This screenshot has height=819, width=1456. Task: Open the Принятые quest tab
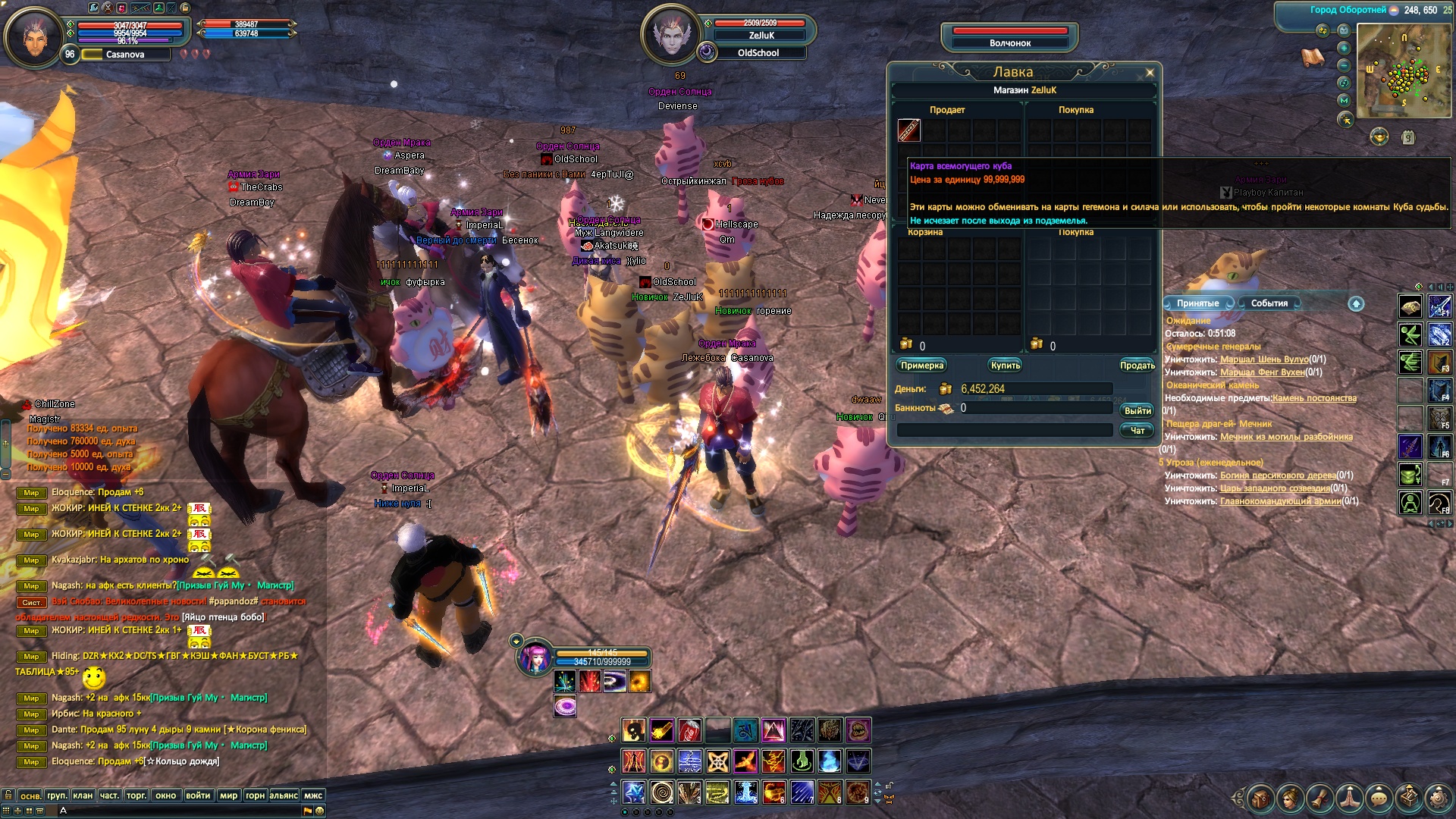pyautogui.click(x=1197, y=303)
